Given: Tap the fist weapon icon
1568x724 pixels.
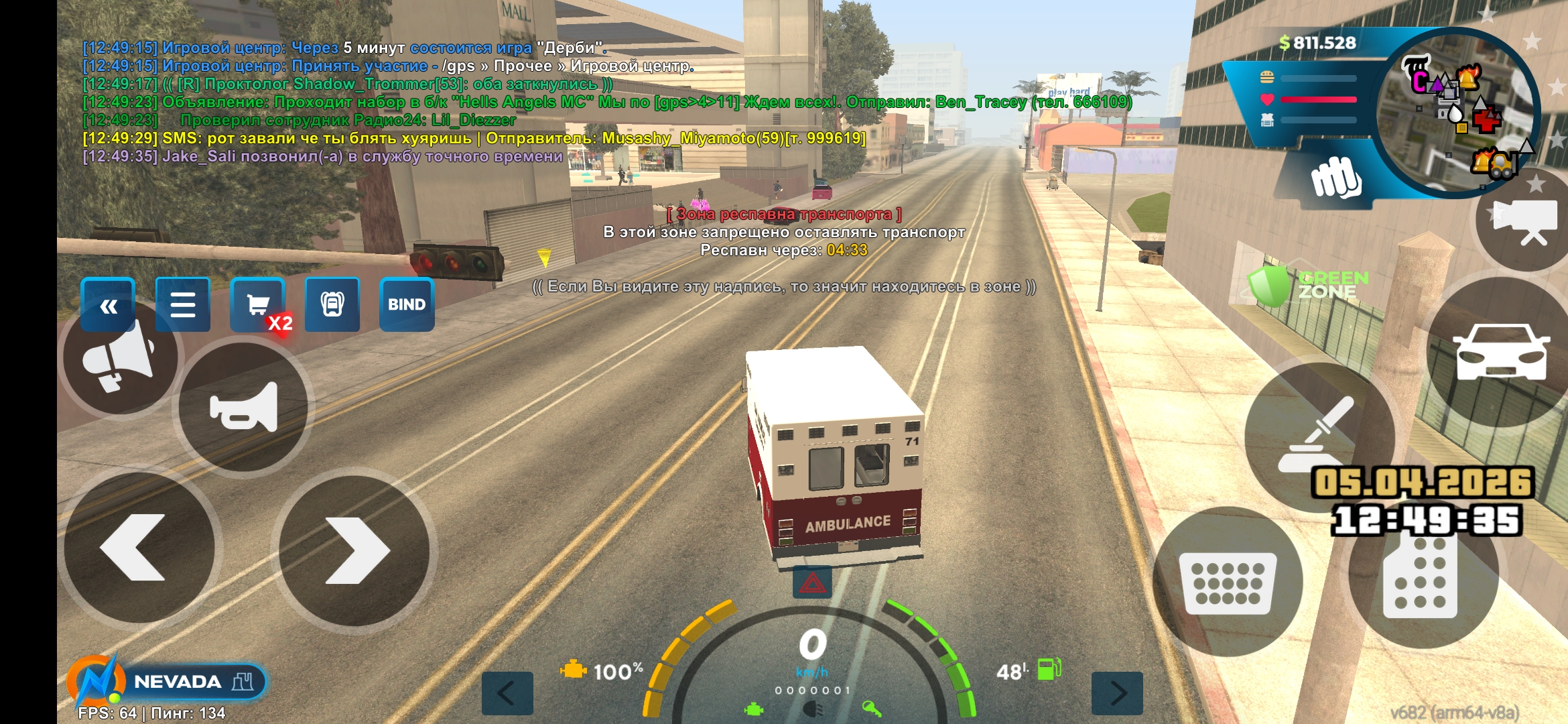Looking at the screenshot, I should 1335,178.
